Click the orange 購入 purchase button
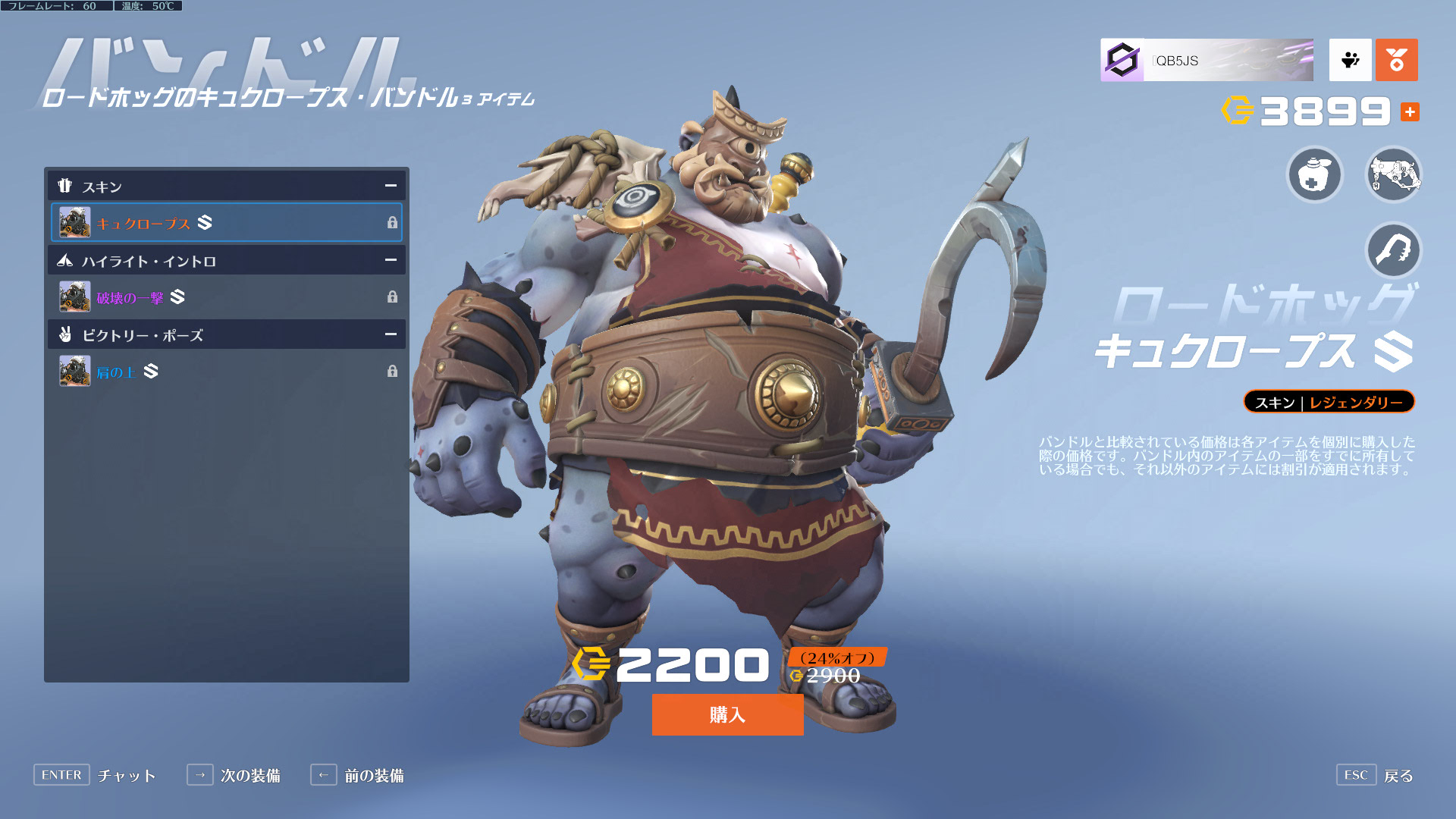 [727, 714]
